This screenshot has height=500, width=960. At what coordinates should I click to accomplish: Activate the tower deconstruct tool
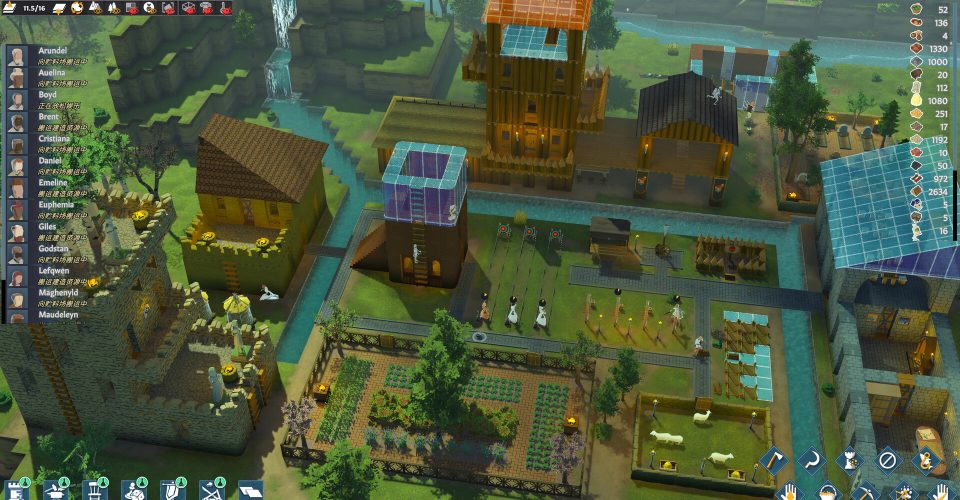pyautogui.click(x=848, y=462)
